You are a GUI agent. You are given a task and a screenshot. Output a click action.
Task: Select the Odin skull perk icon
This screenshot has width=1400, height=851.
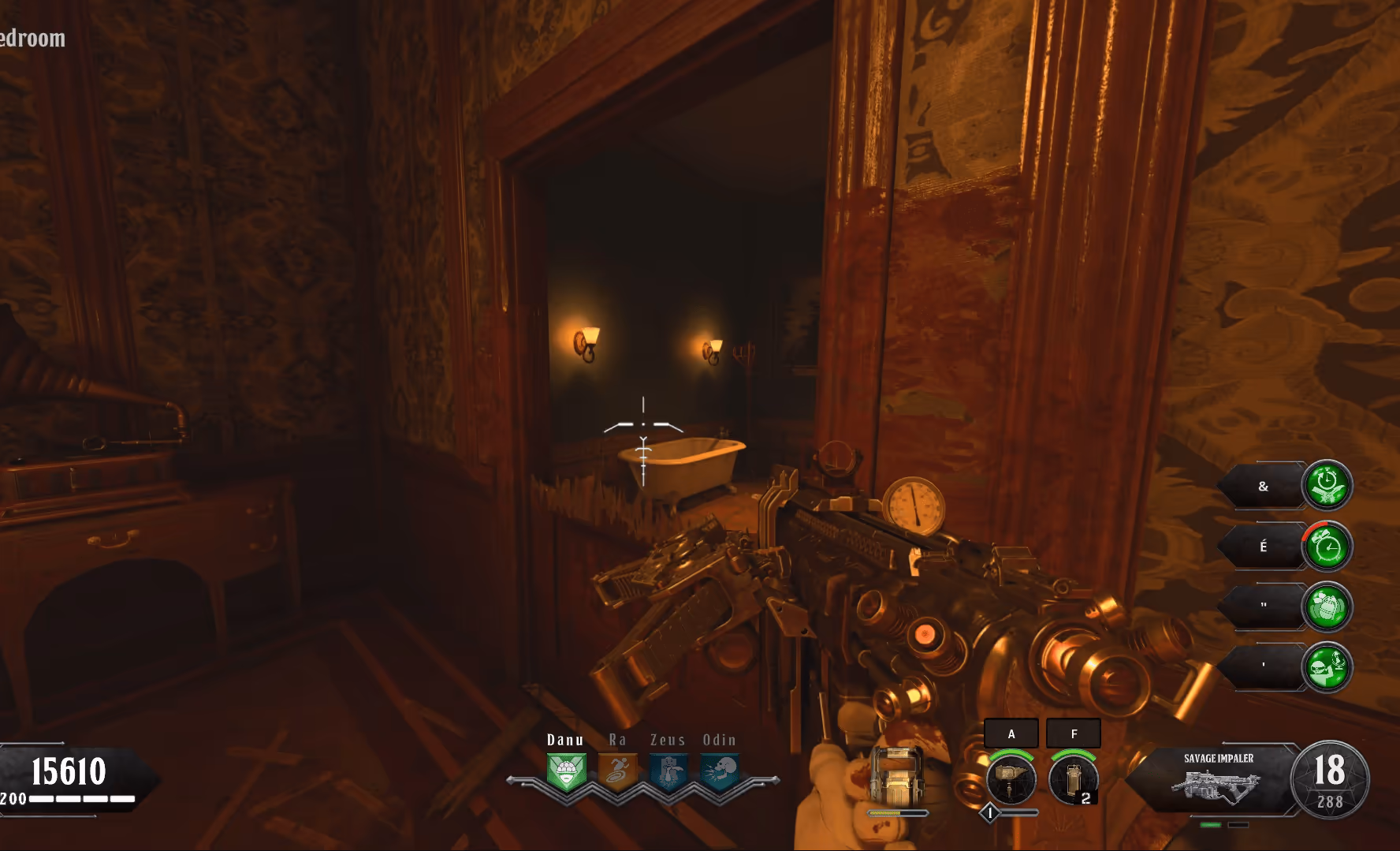720,771
